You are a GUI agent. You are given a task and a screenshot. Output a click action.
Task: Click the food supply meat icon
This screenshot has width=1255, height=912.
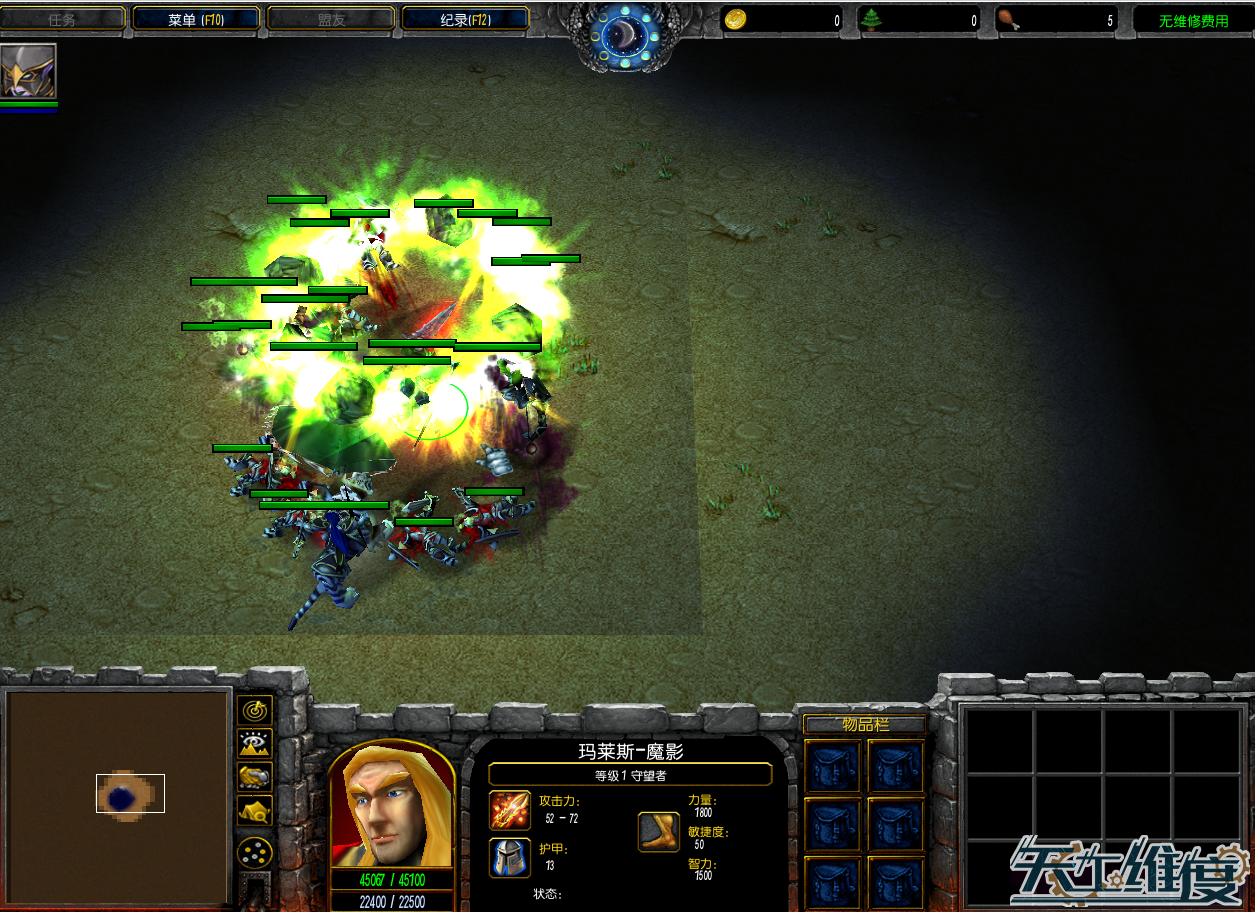pos(1008,20)
